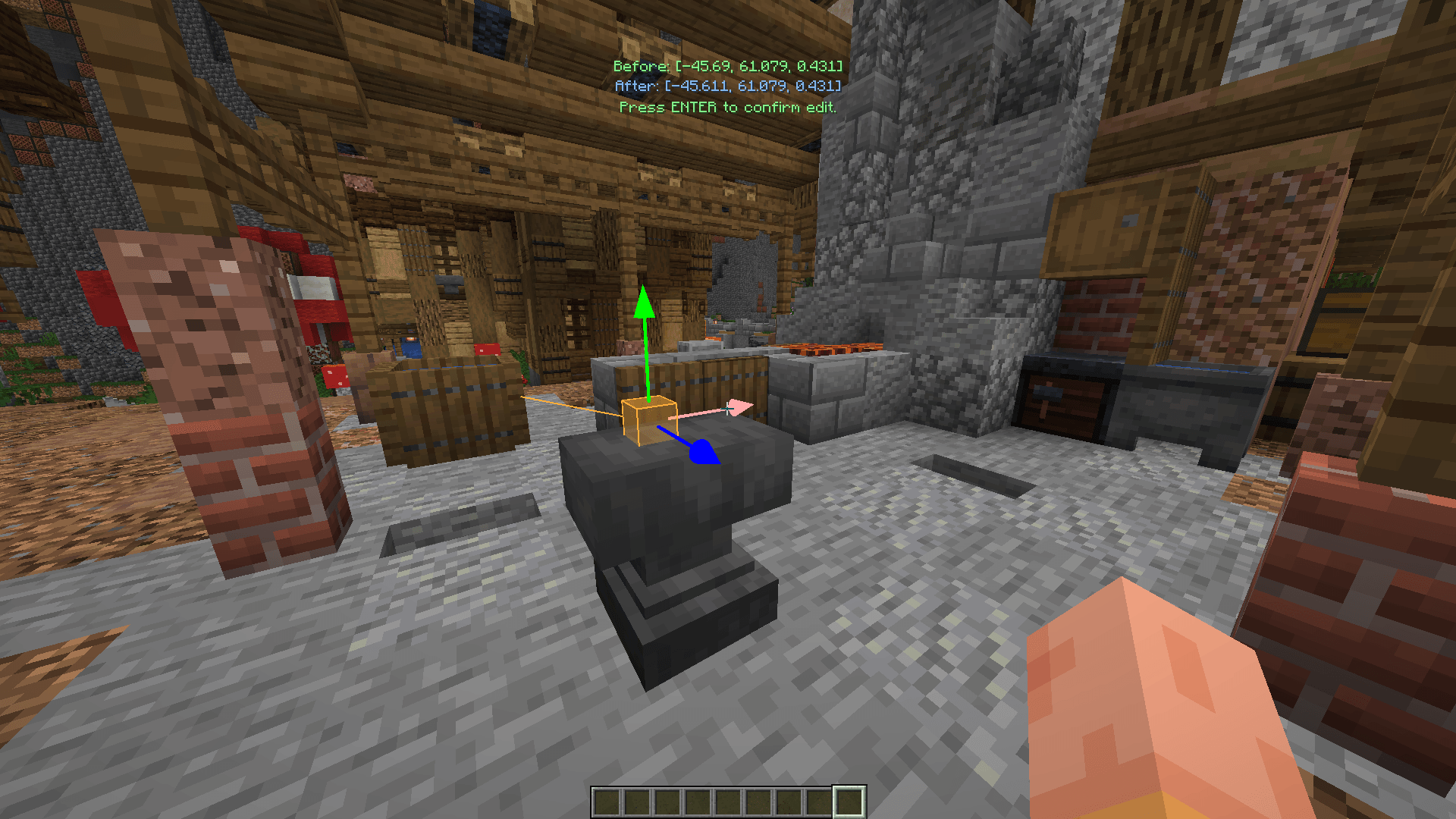Click the 'Before' coordinates readout

[726, 67]
